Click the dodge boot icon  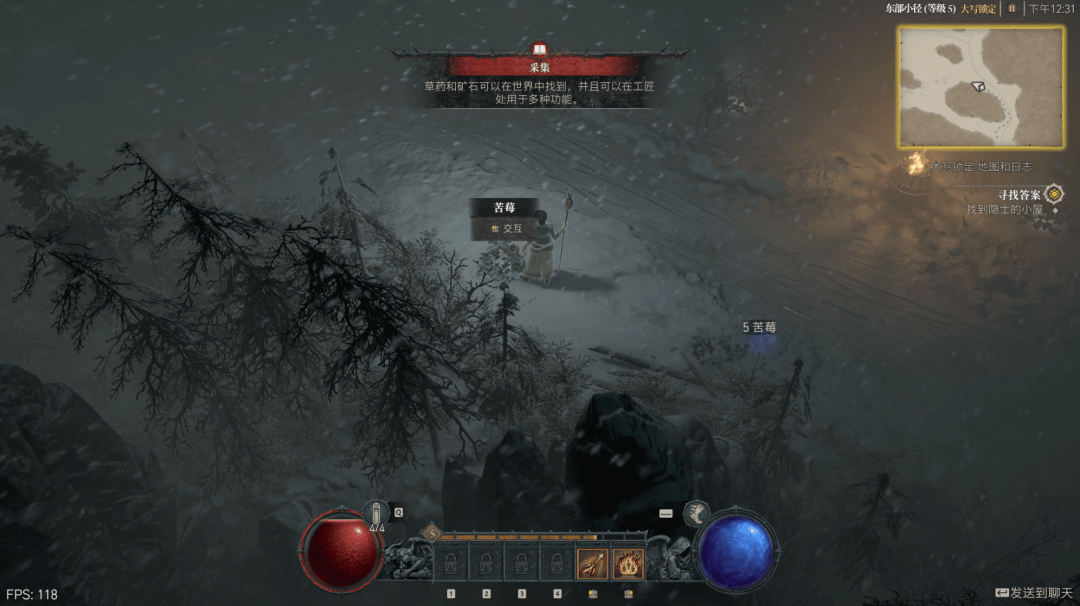[696, 514]
